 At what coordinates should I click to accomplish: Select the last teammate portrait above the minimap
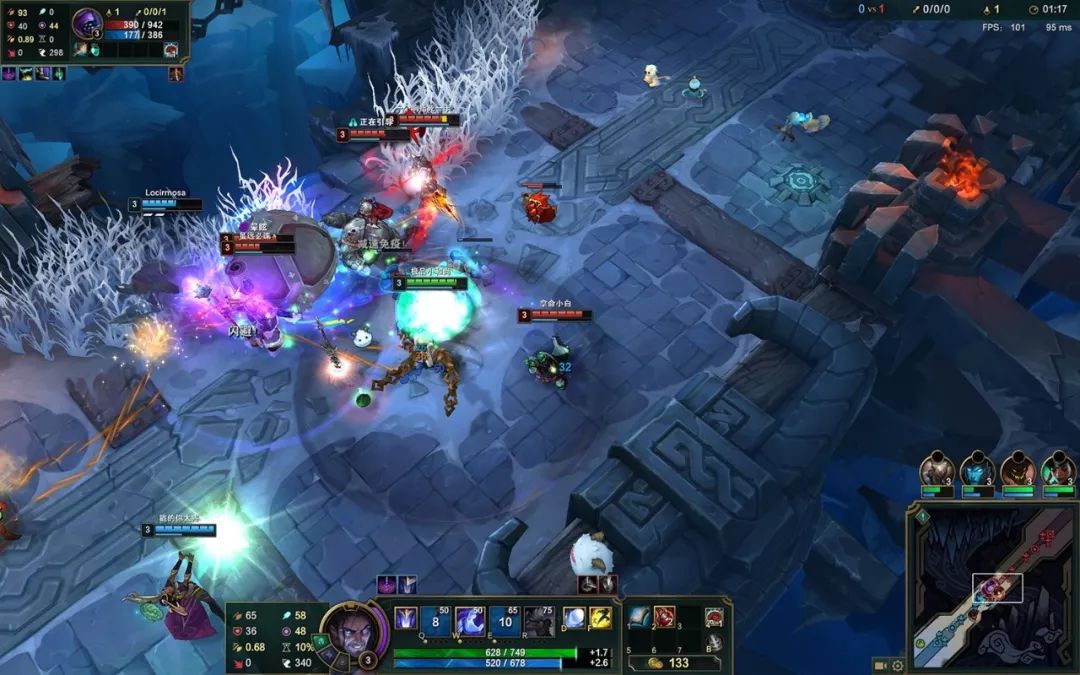[x=1057, y=468]
